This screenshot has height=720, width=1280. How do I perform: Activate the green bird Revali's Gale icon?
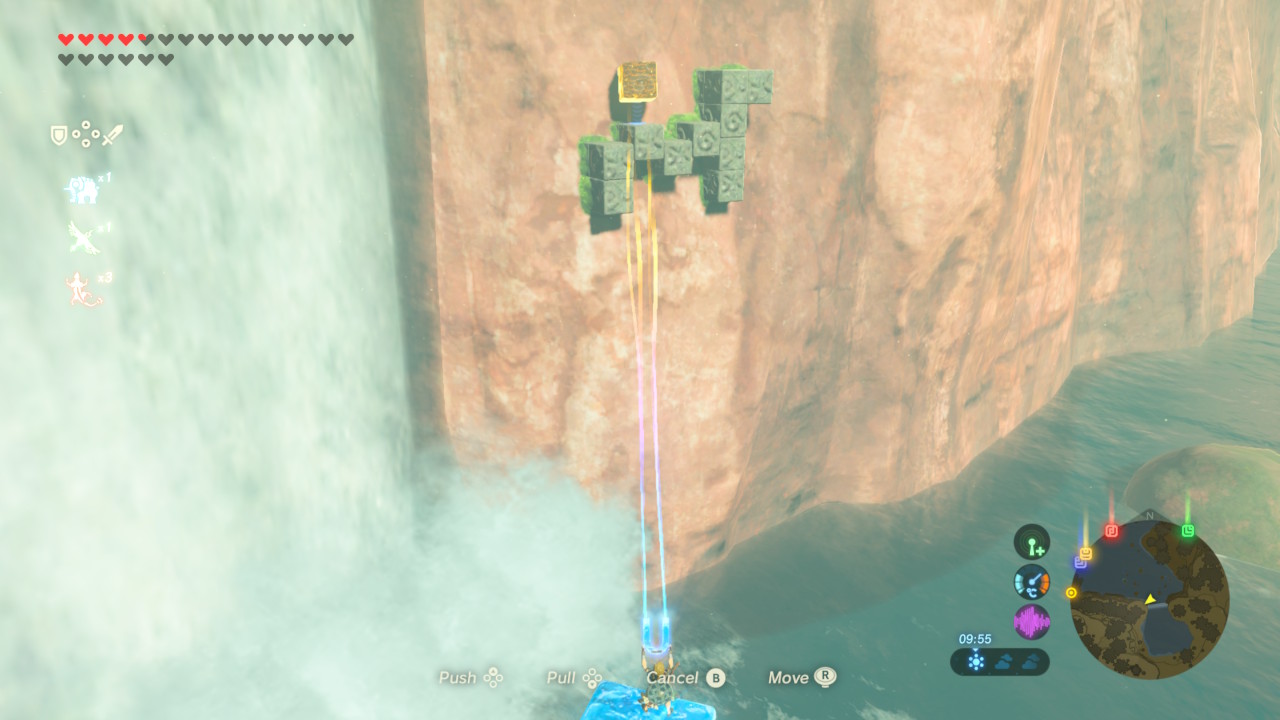click(x=82, y=238)
